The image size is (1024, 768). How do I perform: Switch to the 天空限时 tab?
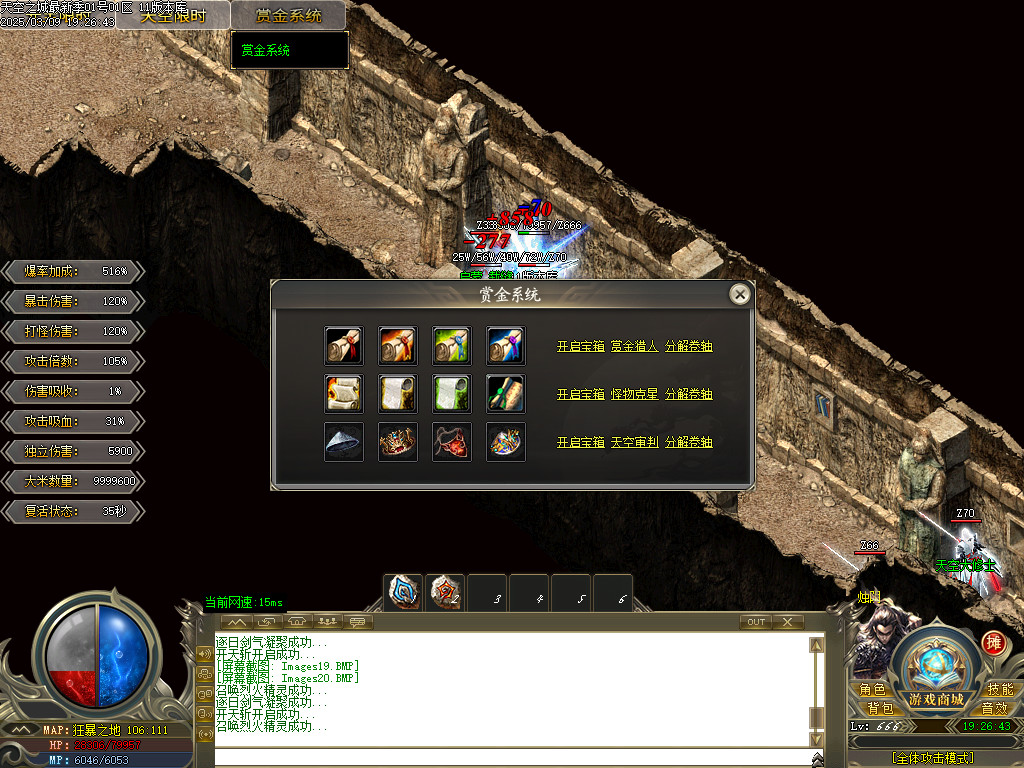[173, 15]
